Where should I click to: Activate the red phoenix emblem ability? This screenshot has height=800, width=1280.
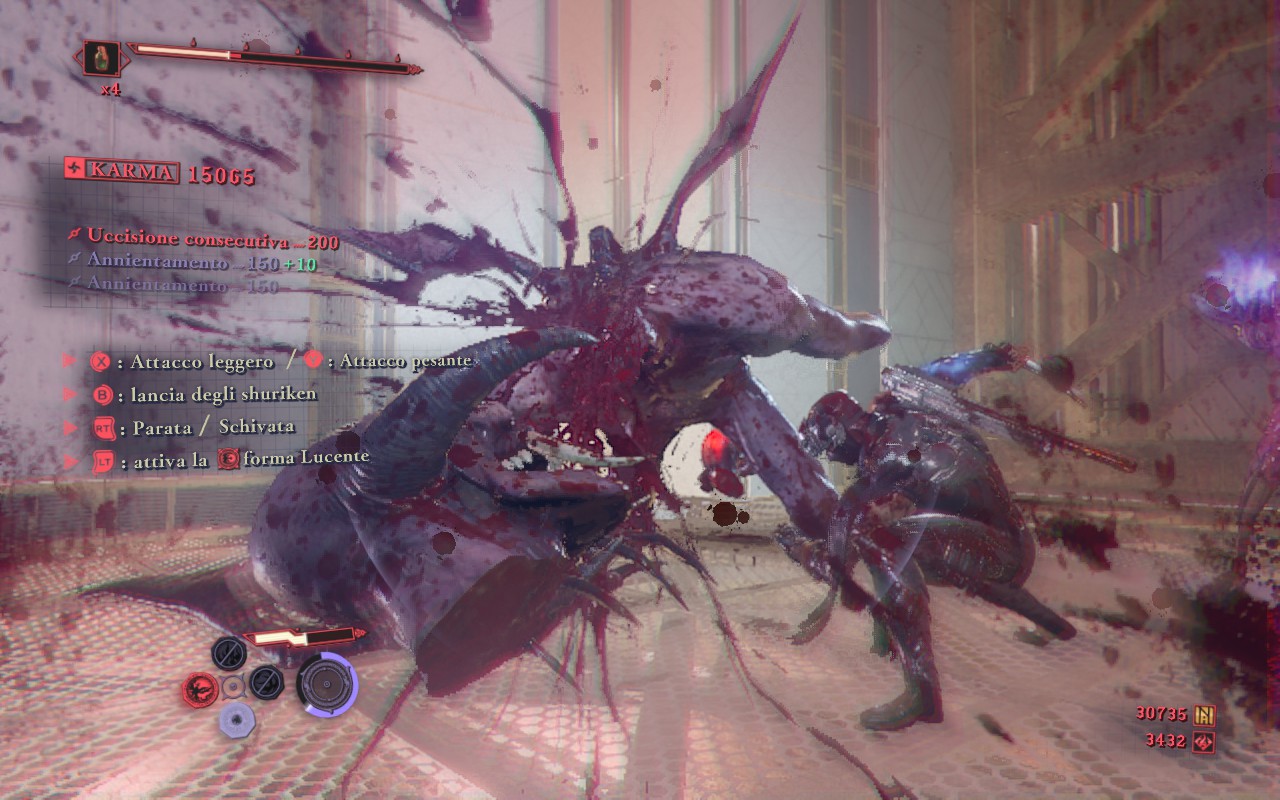pos(201,687)
